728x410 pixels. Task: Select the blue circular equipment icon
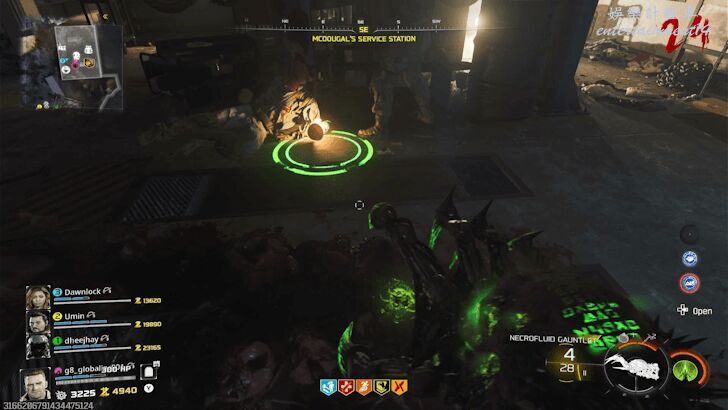click(x=689, y=258)
